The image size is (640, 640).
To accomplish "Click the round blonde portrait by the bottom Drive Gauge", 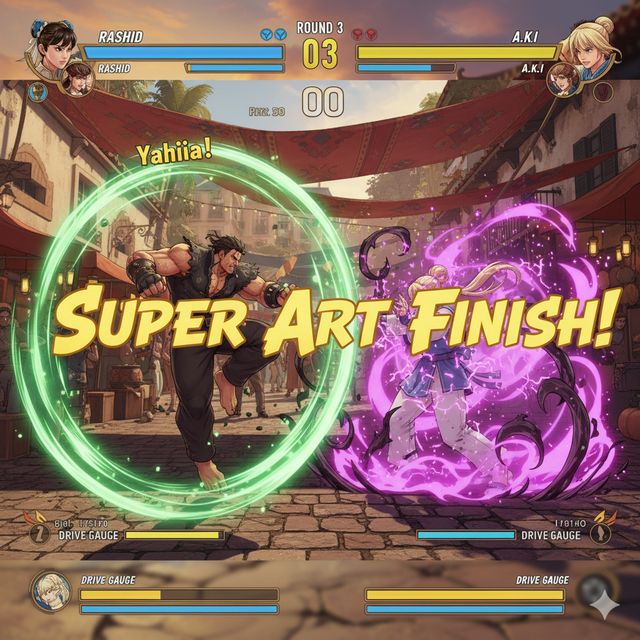I will click(49, 590).
